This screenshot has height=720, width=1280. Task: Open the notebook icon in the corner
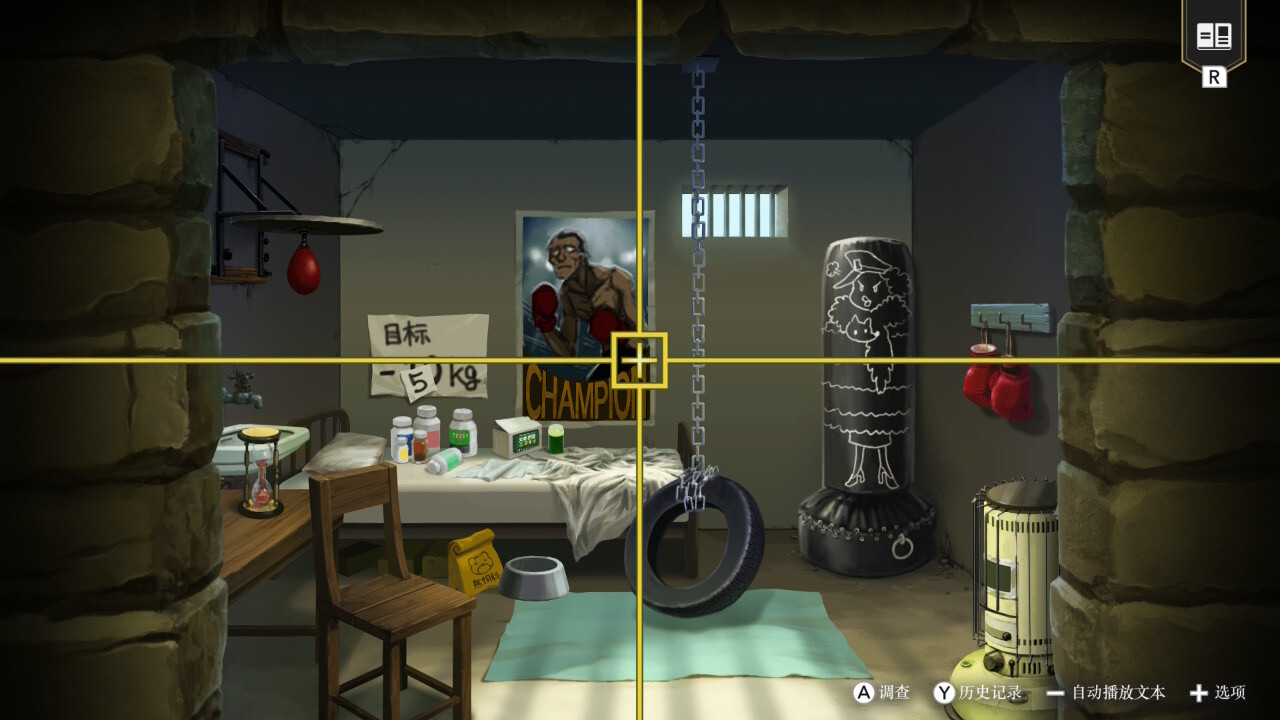(x=1214, y=38)
